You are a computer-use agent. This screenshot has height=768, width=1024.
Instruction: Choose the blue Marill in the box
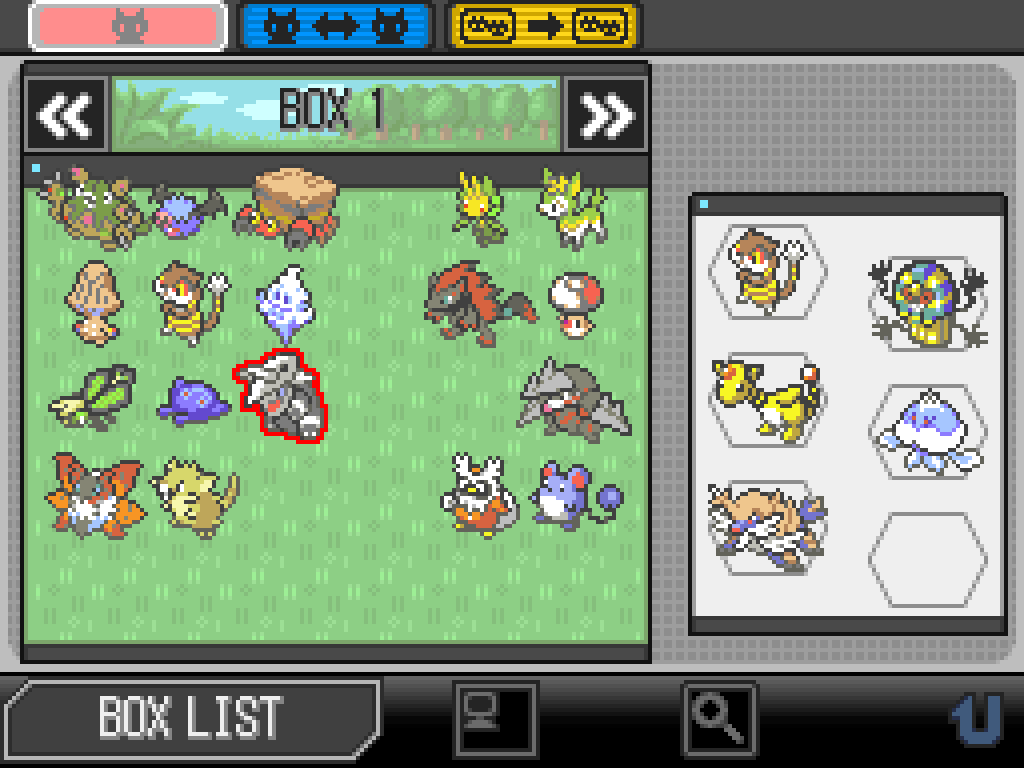click(572, 492)
